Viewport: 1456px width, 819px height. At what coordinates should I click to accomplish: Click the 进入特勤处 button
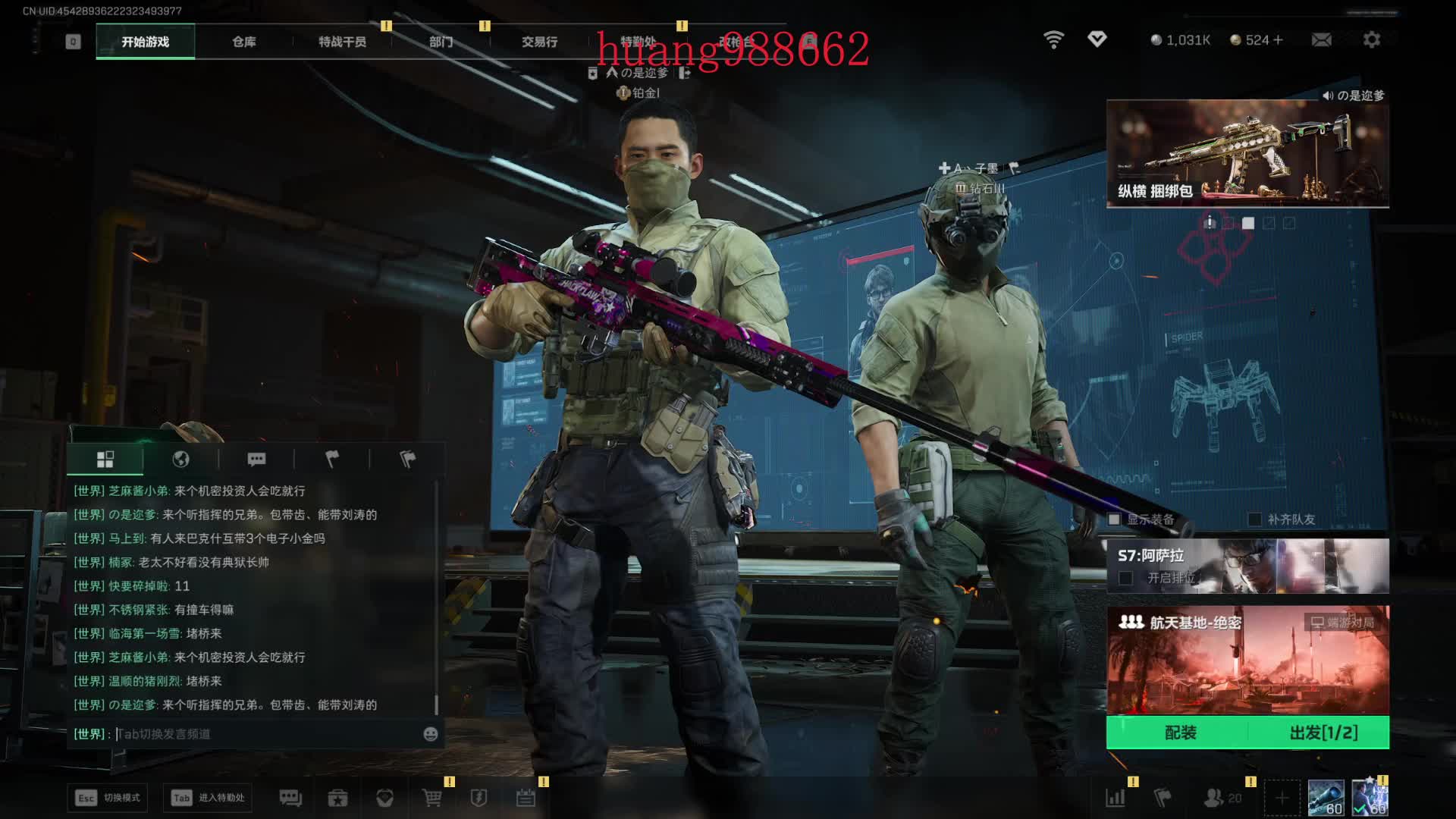click(x=208, y=798)
